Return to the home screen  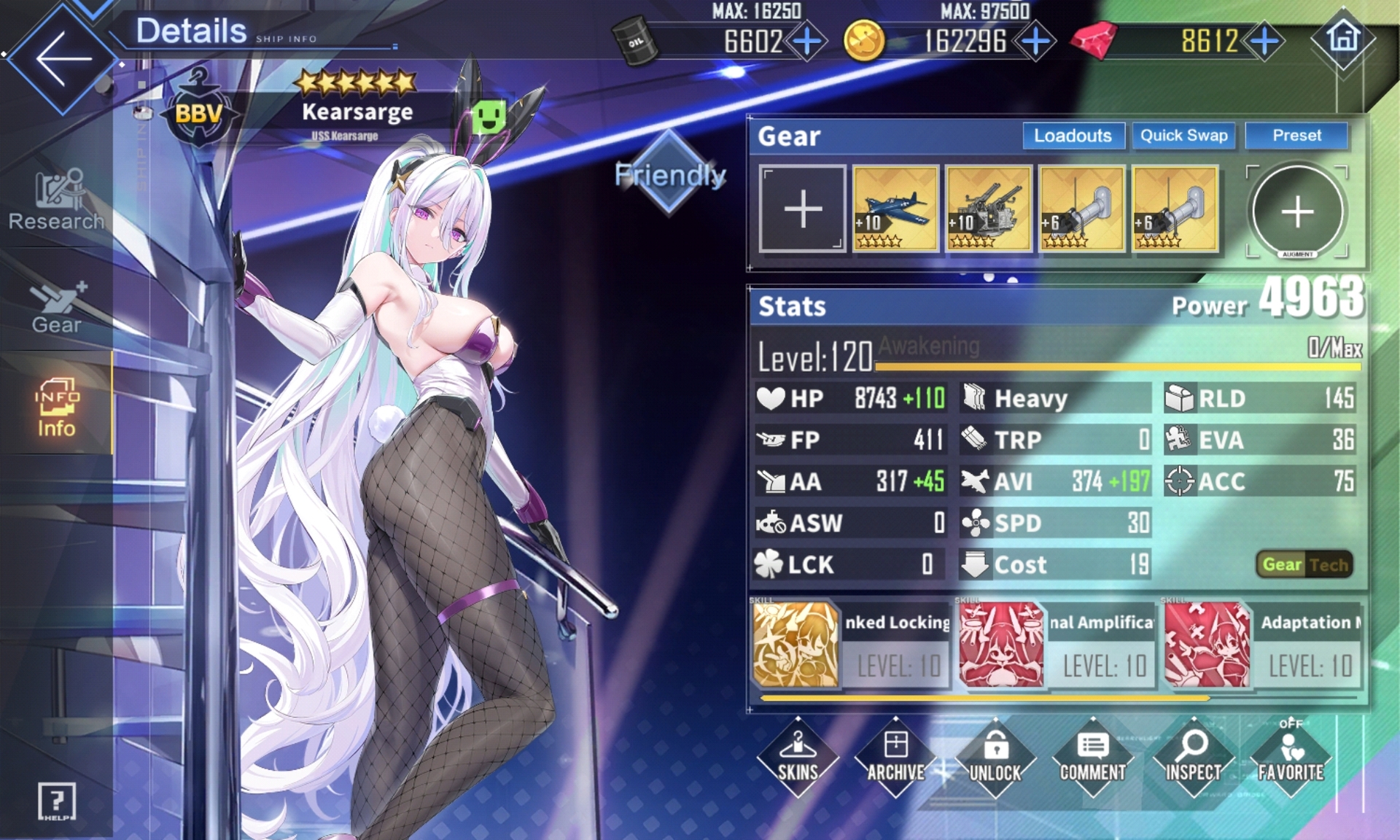(x=1343, y=38)
